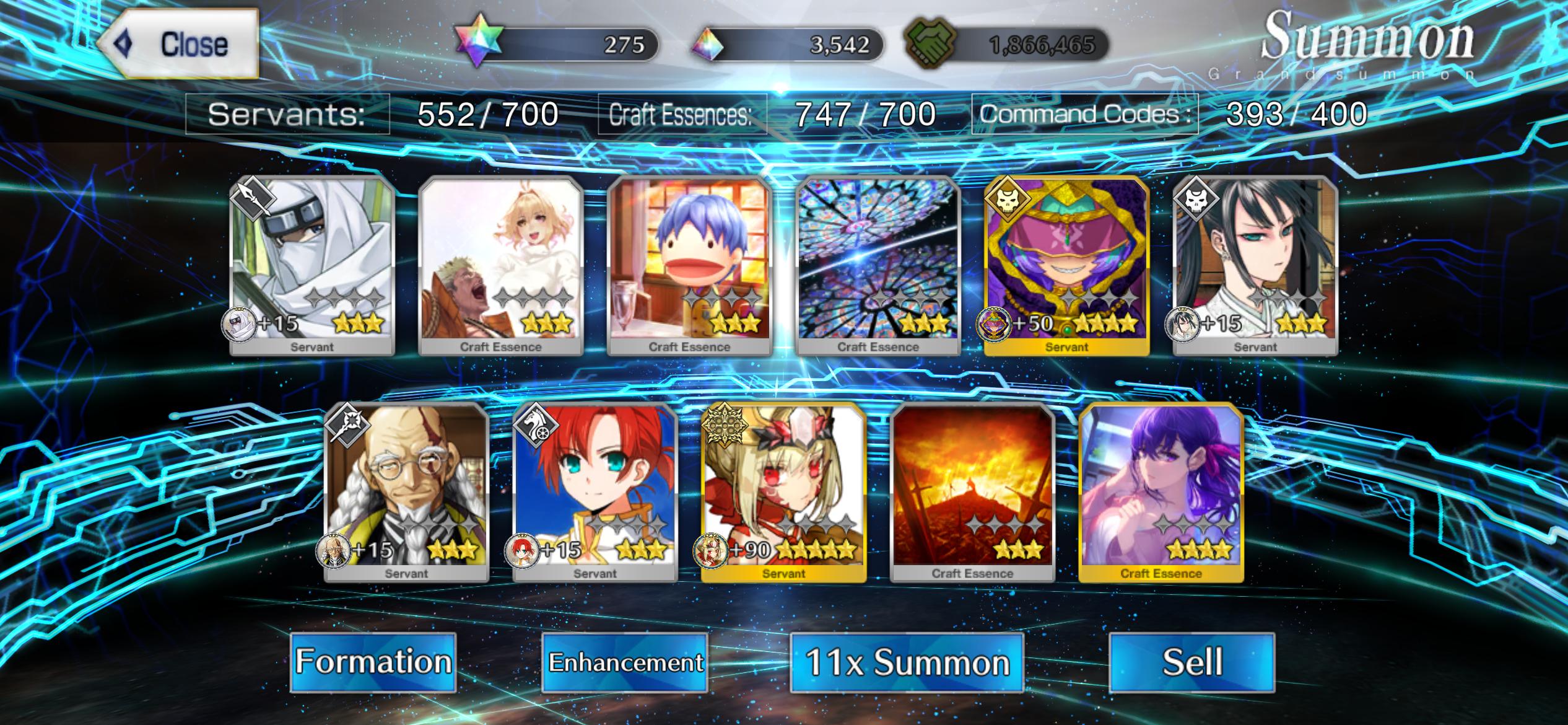Inspect the burning hill craft essence
The image size is (1568, 725).
point(972,491)
